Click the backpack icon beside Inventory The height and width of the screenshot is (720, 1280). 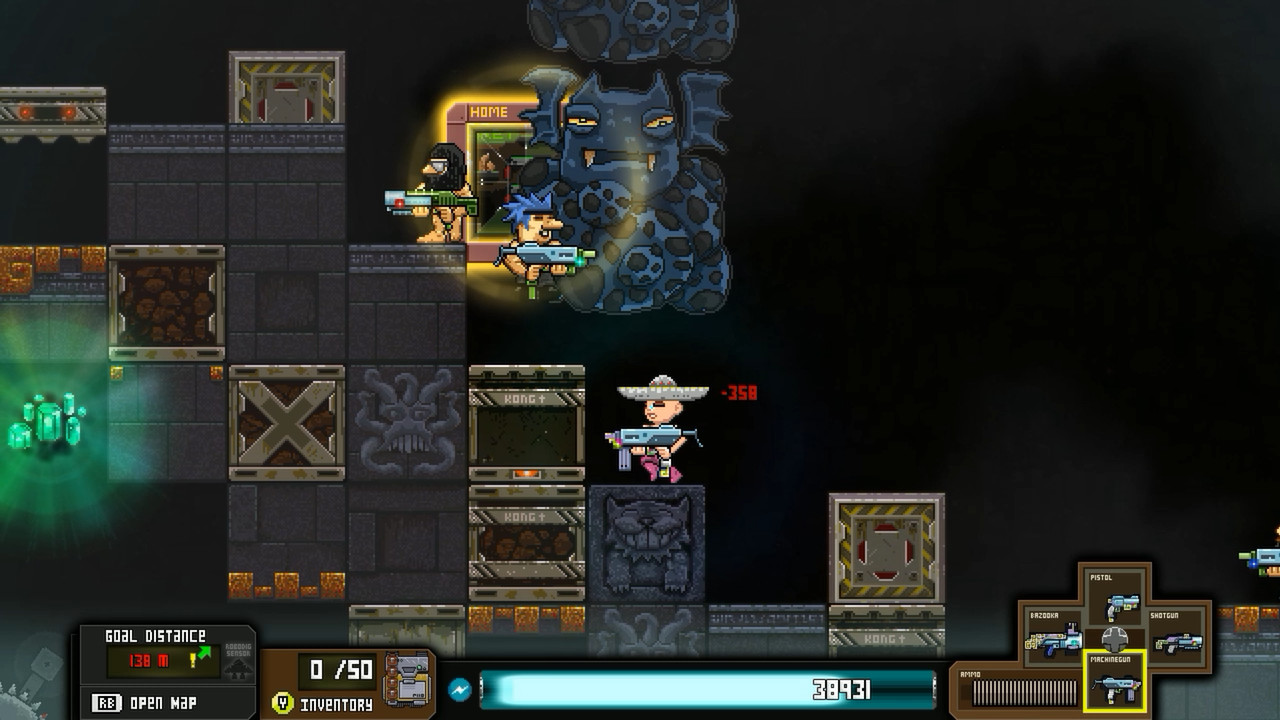pos(406,678)
